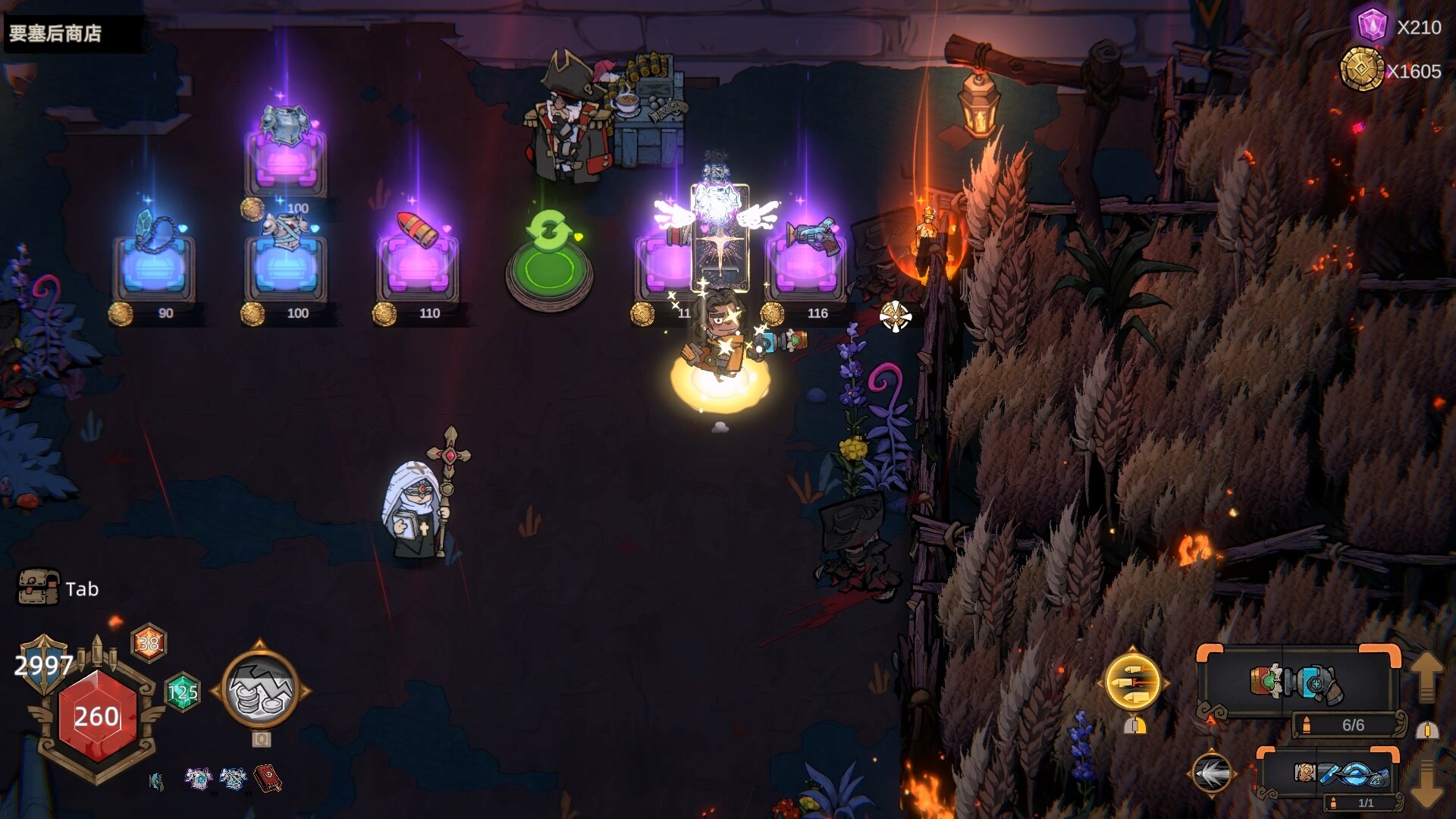This screenshot has width=1456, height=819.
Task: Select the red book passive item icon
Action: (268, 779)
